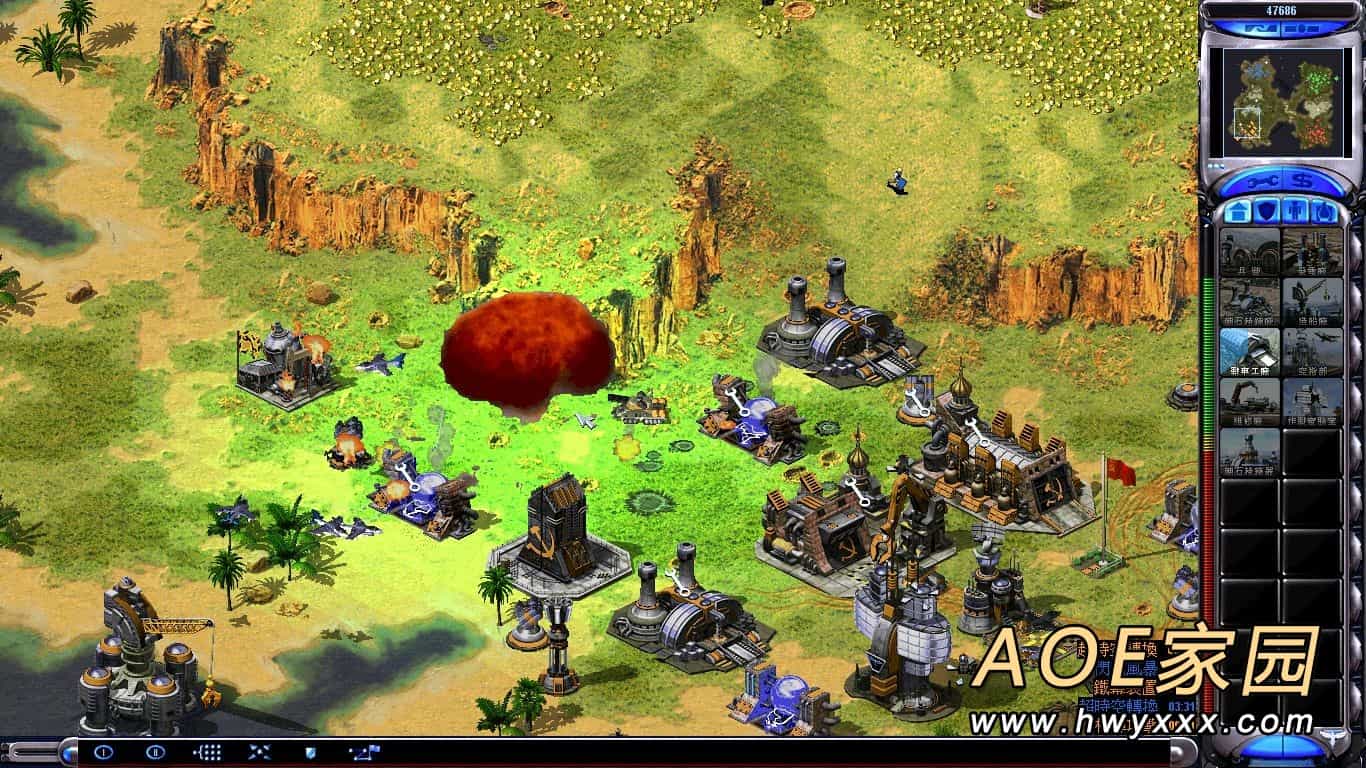This screenshot has height=768, width=1366.
Task: Select the Service Depot crane icon
Action: coord(1249,401)
